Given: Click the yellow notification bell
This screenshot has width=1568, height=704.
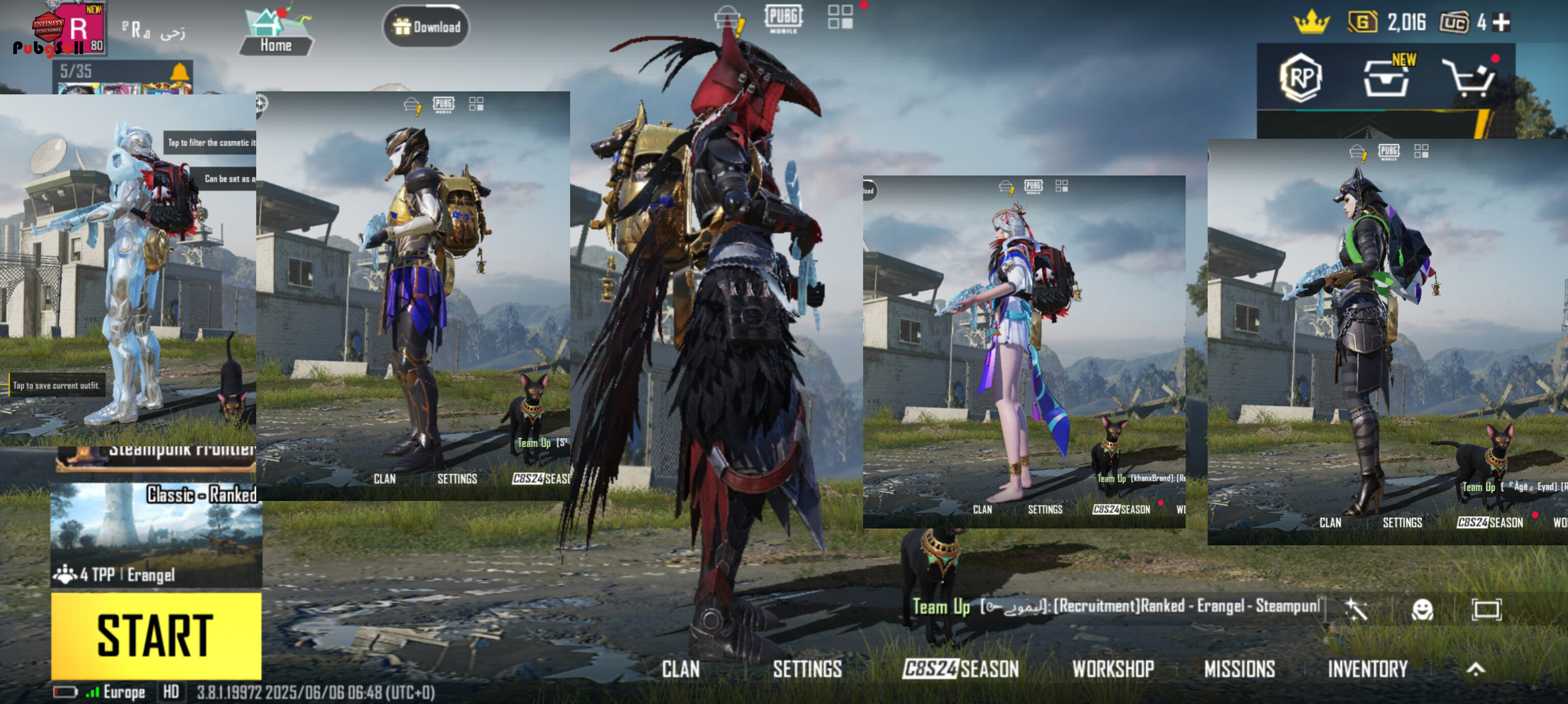Looking at the screenshot, I should (180, 72).
